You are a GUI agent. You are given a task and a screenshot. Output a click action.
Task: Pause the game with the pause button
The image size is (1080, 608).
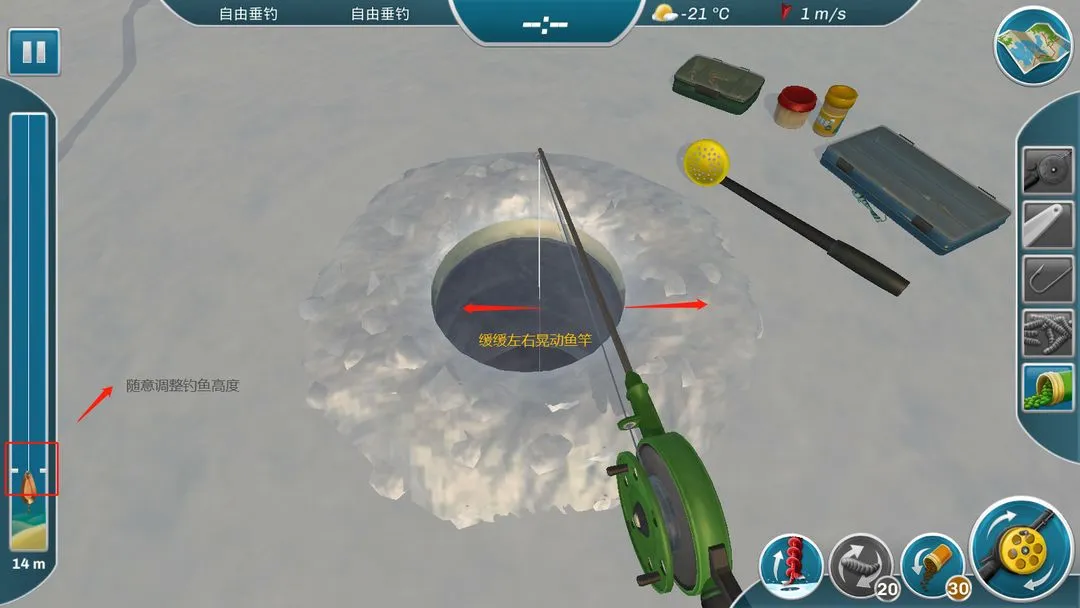[x=34, y=52]
